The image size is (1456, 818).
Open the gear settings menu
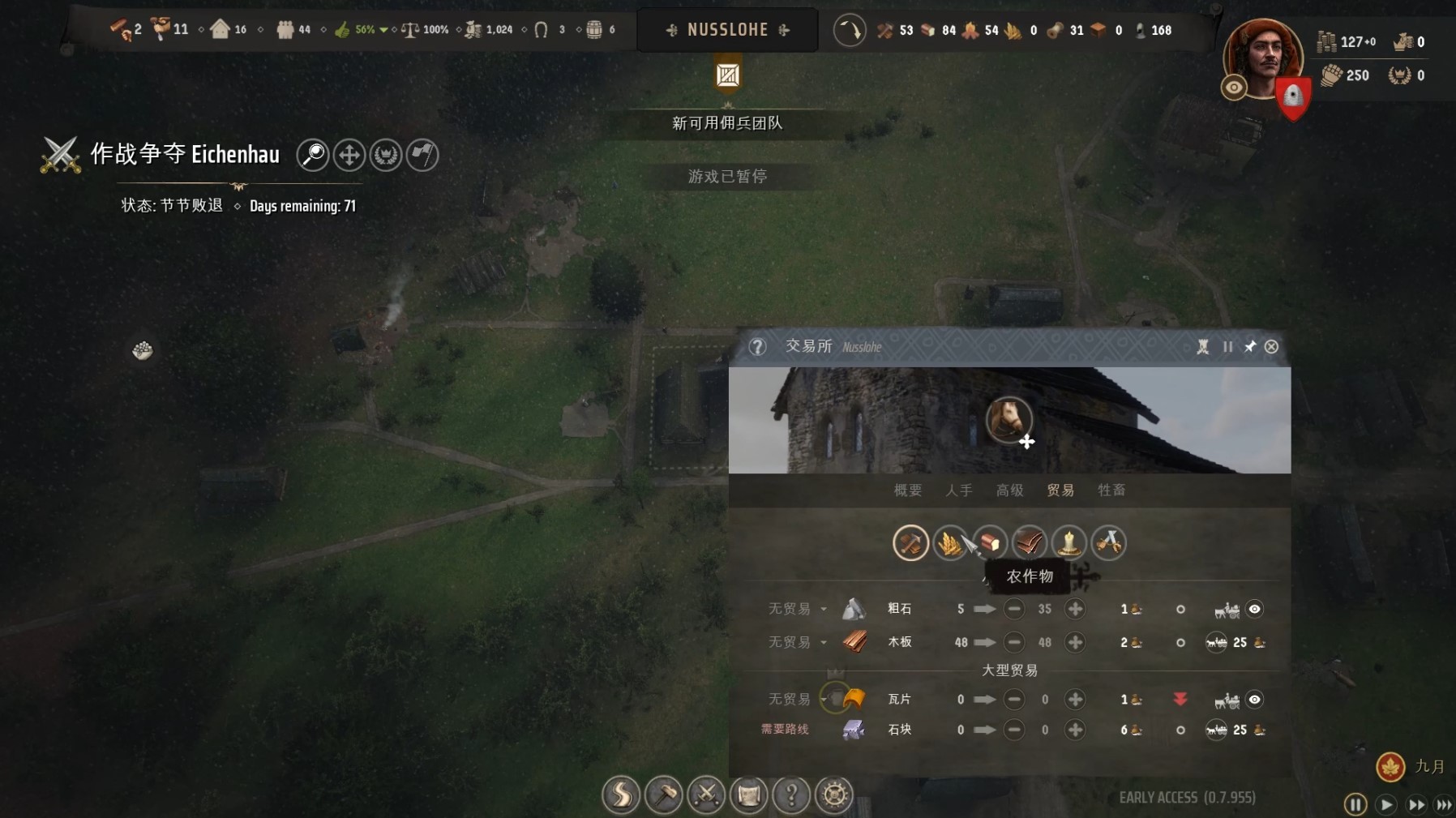(834, 794)
